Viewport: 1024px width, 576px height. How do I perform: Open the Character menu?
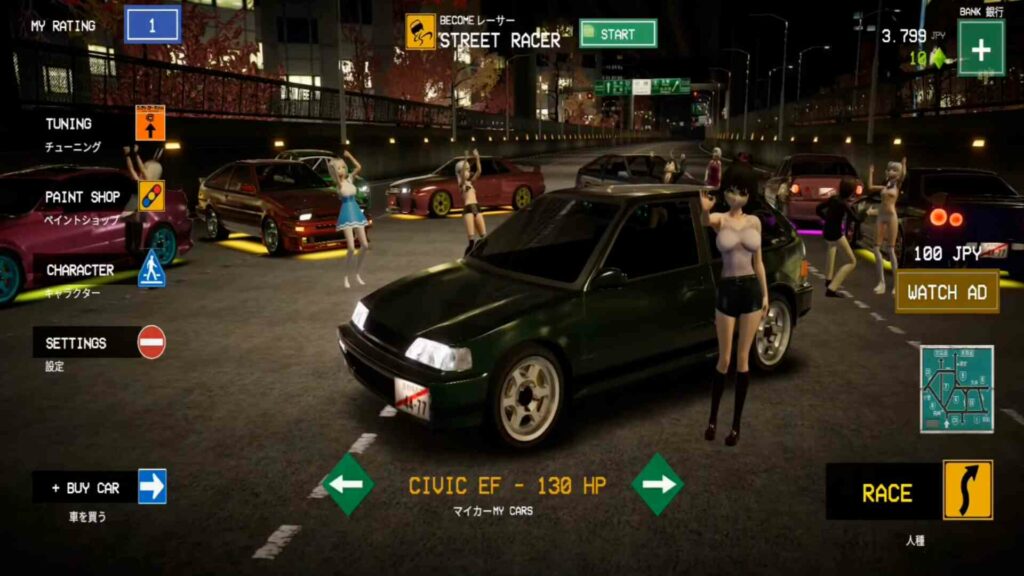[x=151, y=269]
